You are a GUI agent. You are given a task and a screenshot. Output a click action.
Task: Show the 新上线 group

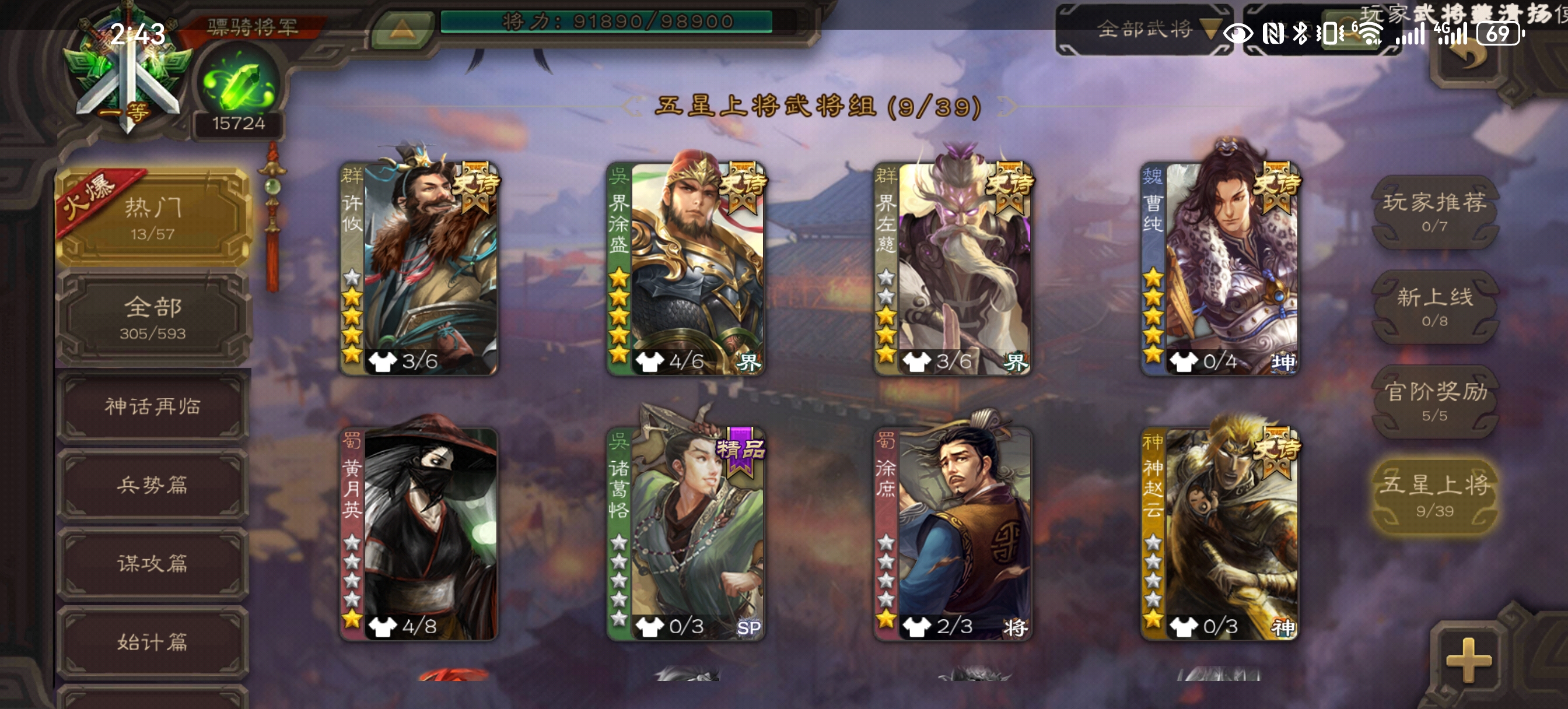tap(1434, 306)
